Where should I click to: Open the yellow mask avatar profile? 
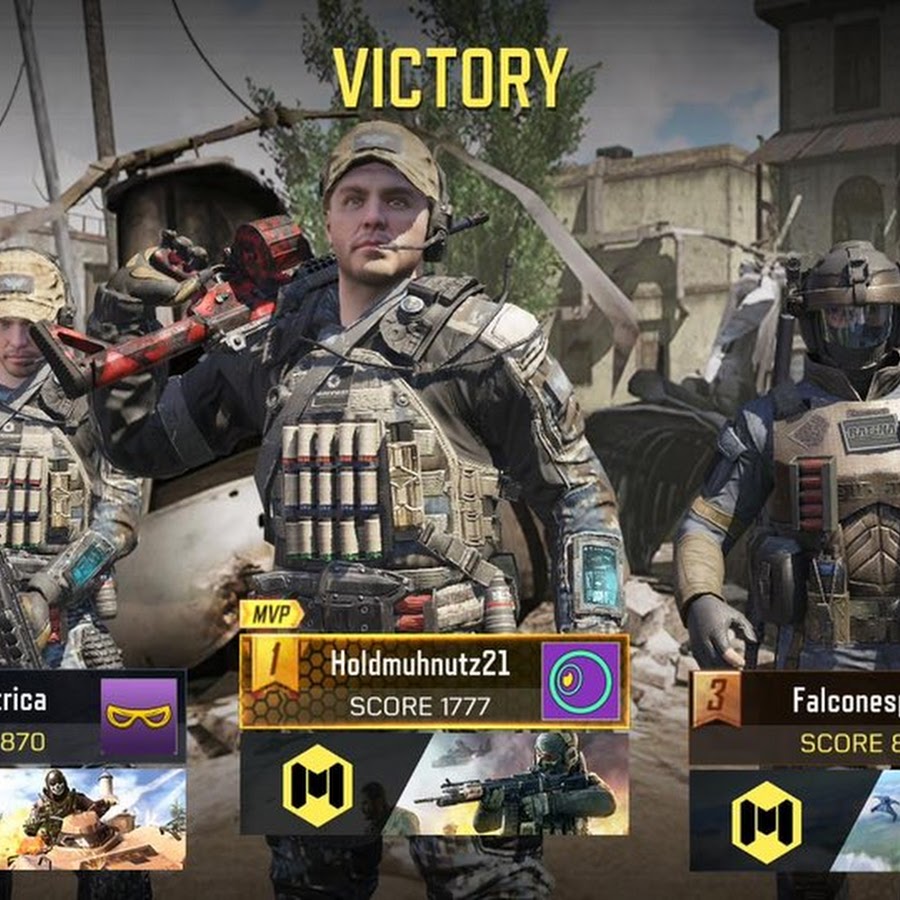tap(139, 716)
